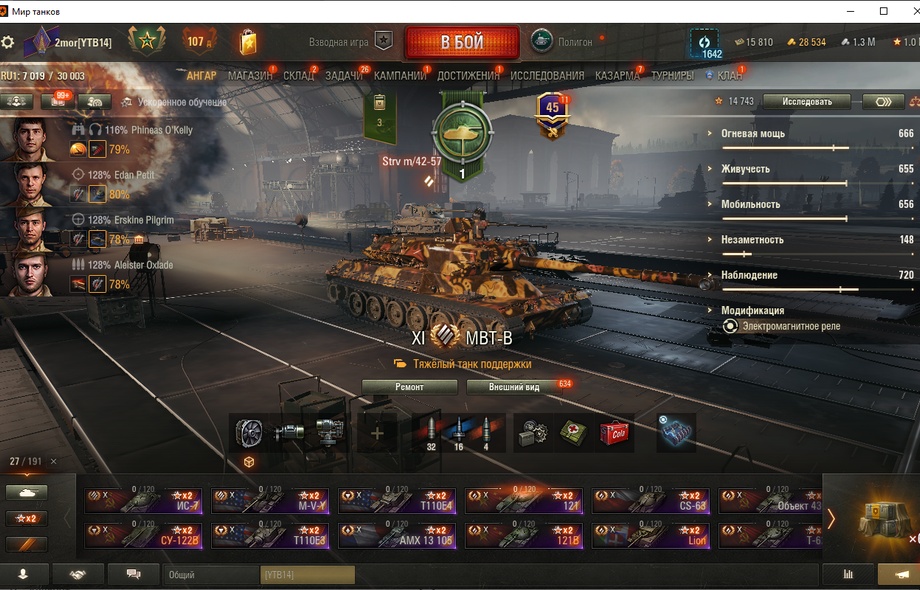Choose the Lion tank in the carousel
Viewport: 920px width, 590px height.
pyautogui.click(x=651, y=536)
